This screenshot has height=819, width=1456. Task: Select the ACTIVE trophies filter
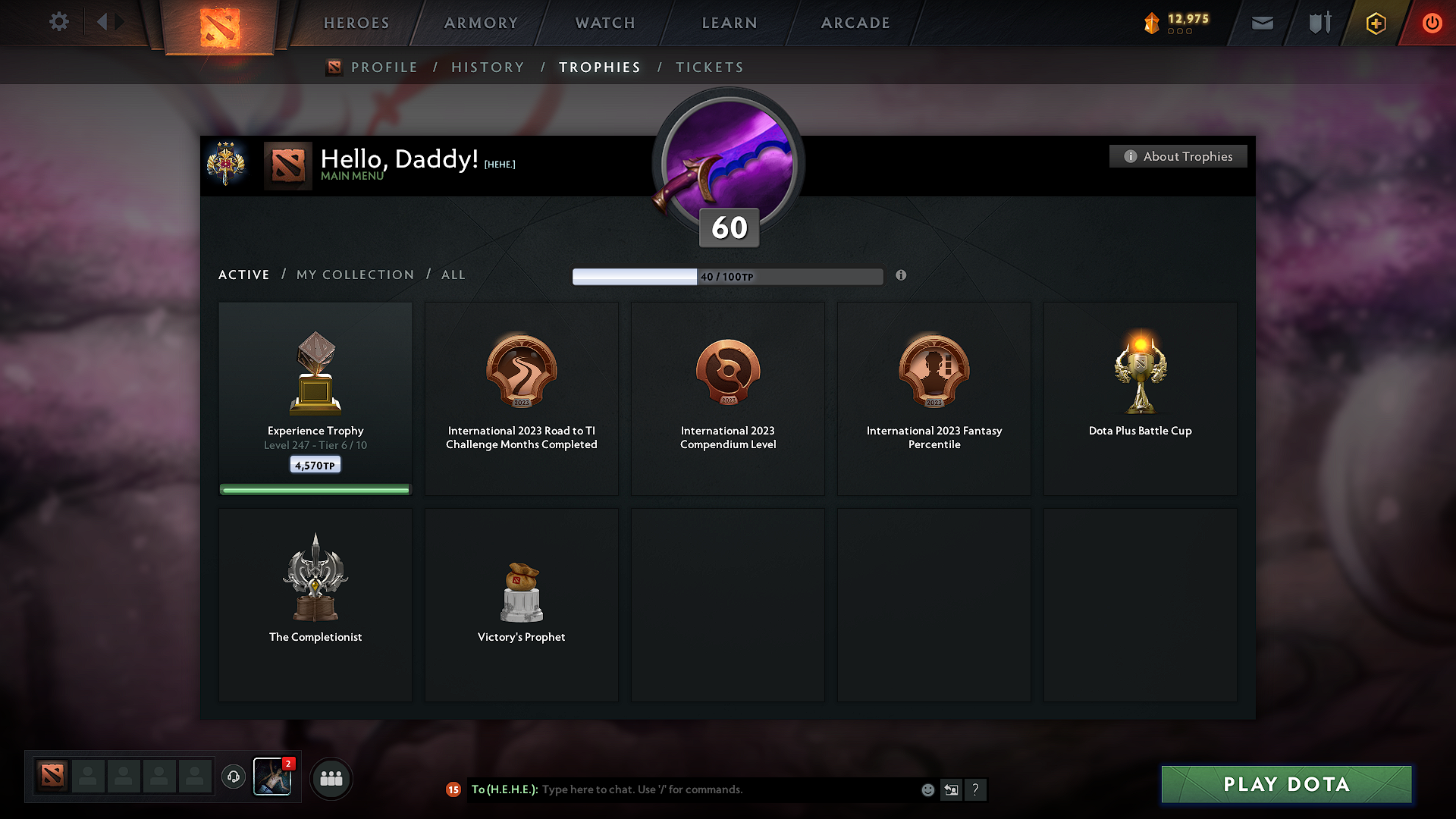coord(243,275)
